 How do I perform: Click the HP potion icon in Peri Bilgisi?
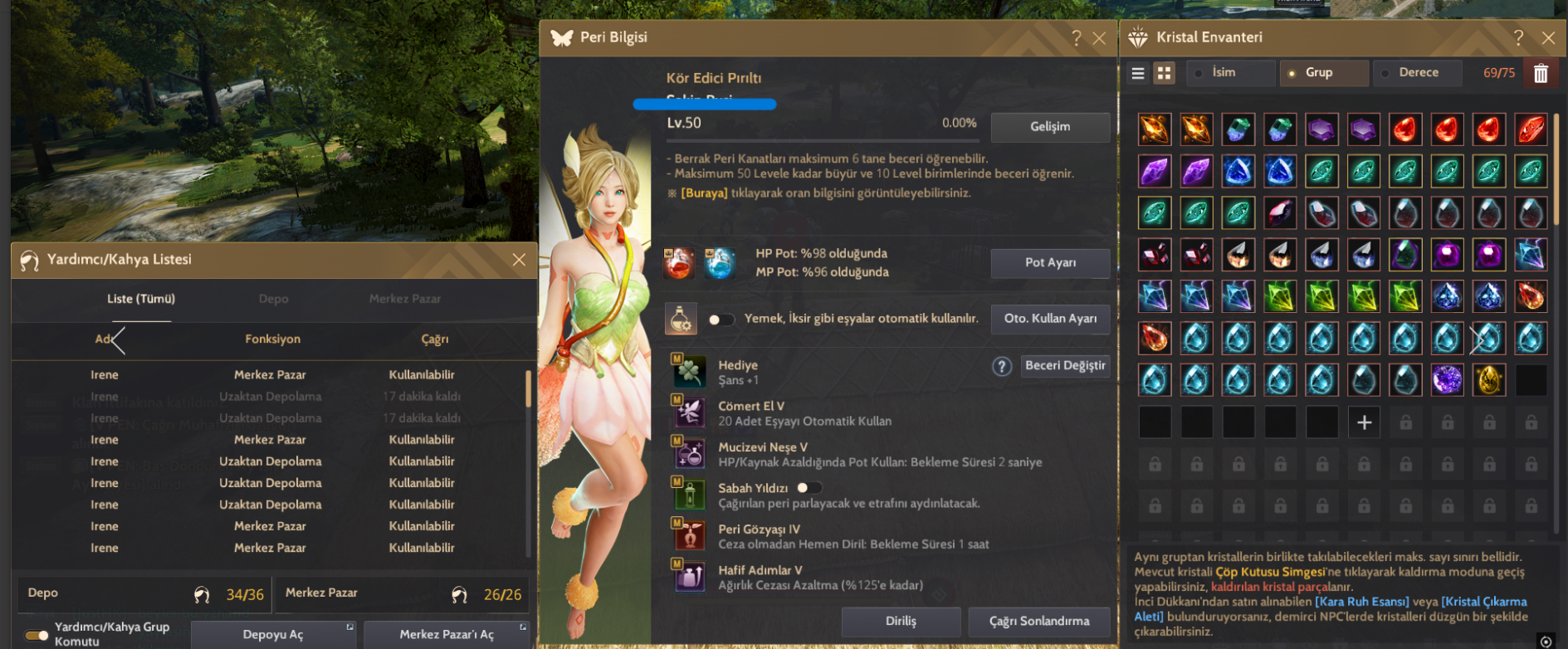[x=680, y=262]
